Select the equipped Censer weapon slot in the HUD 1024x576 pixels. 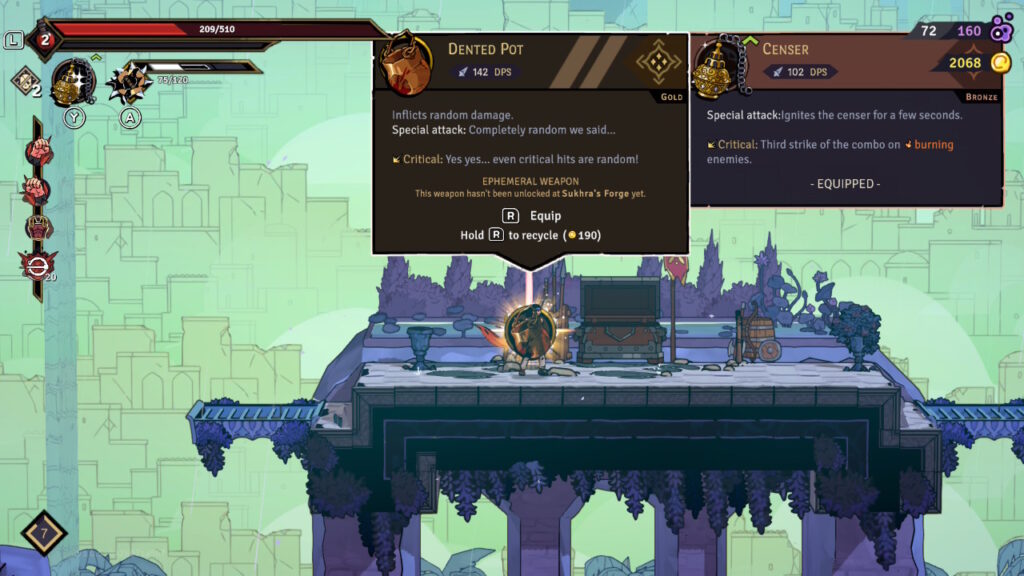(73, 82)
